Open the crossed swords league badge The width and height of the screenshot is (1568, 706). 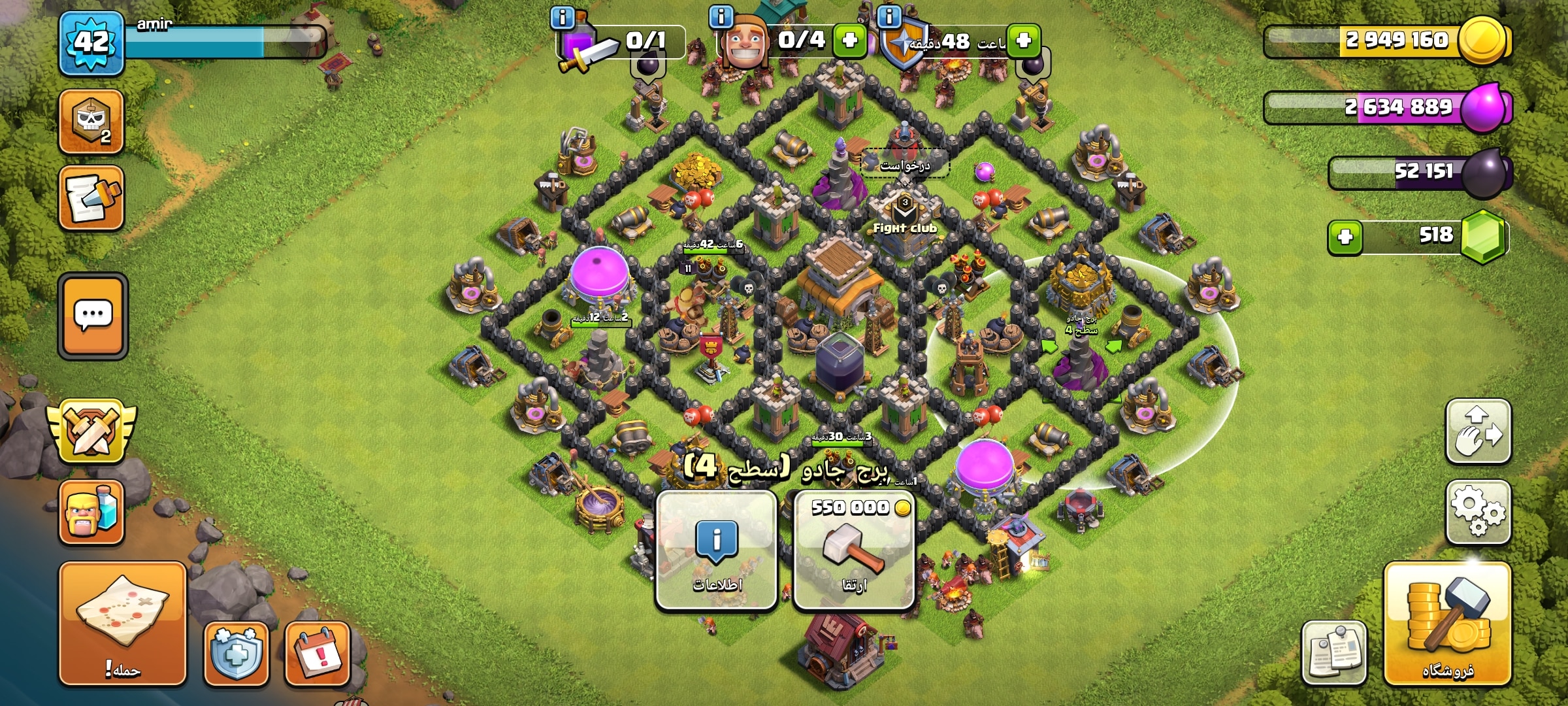91,431
